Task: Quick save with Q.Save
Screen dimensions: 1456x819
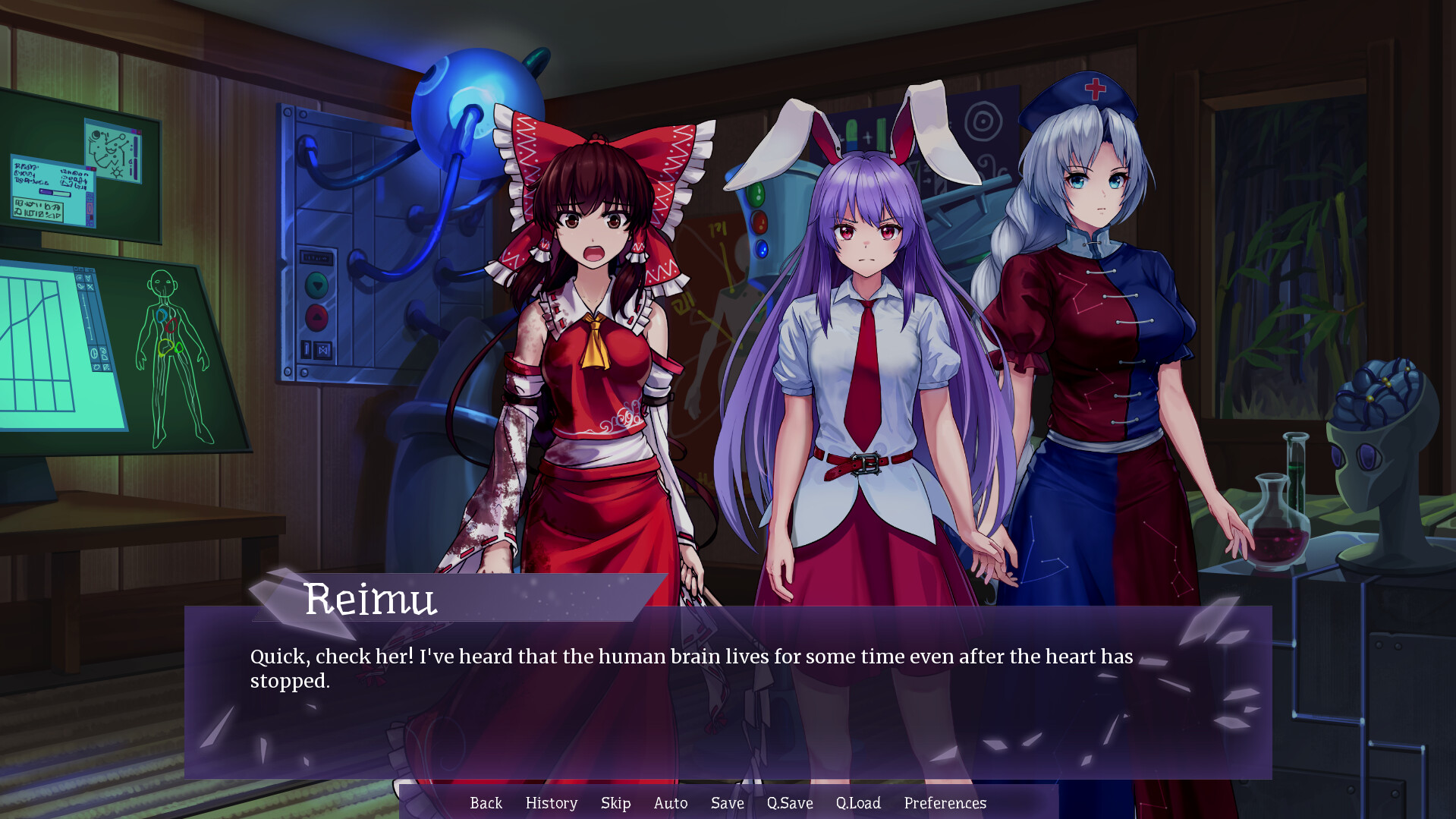Action: tap(789, 803)
